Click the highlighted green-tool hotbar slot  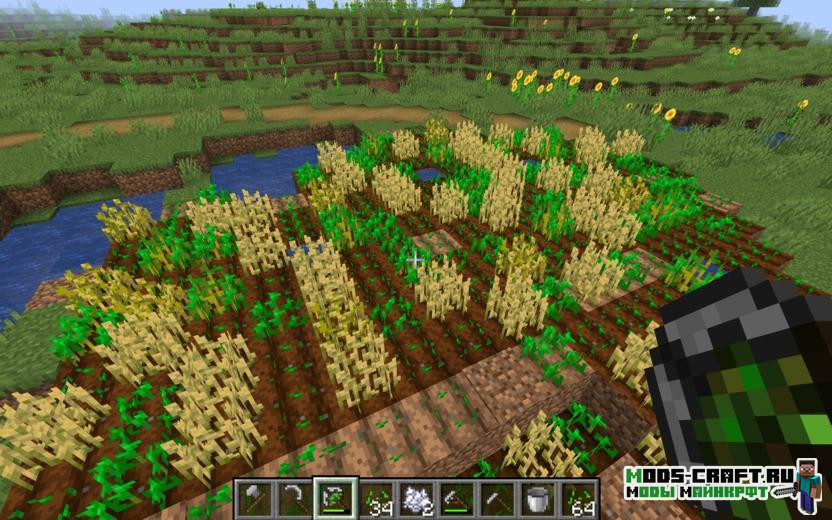point(334,497)
